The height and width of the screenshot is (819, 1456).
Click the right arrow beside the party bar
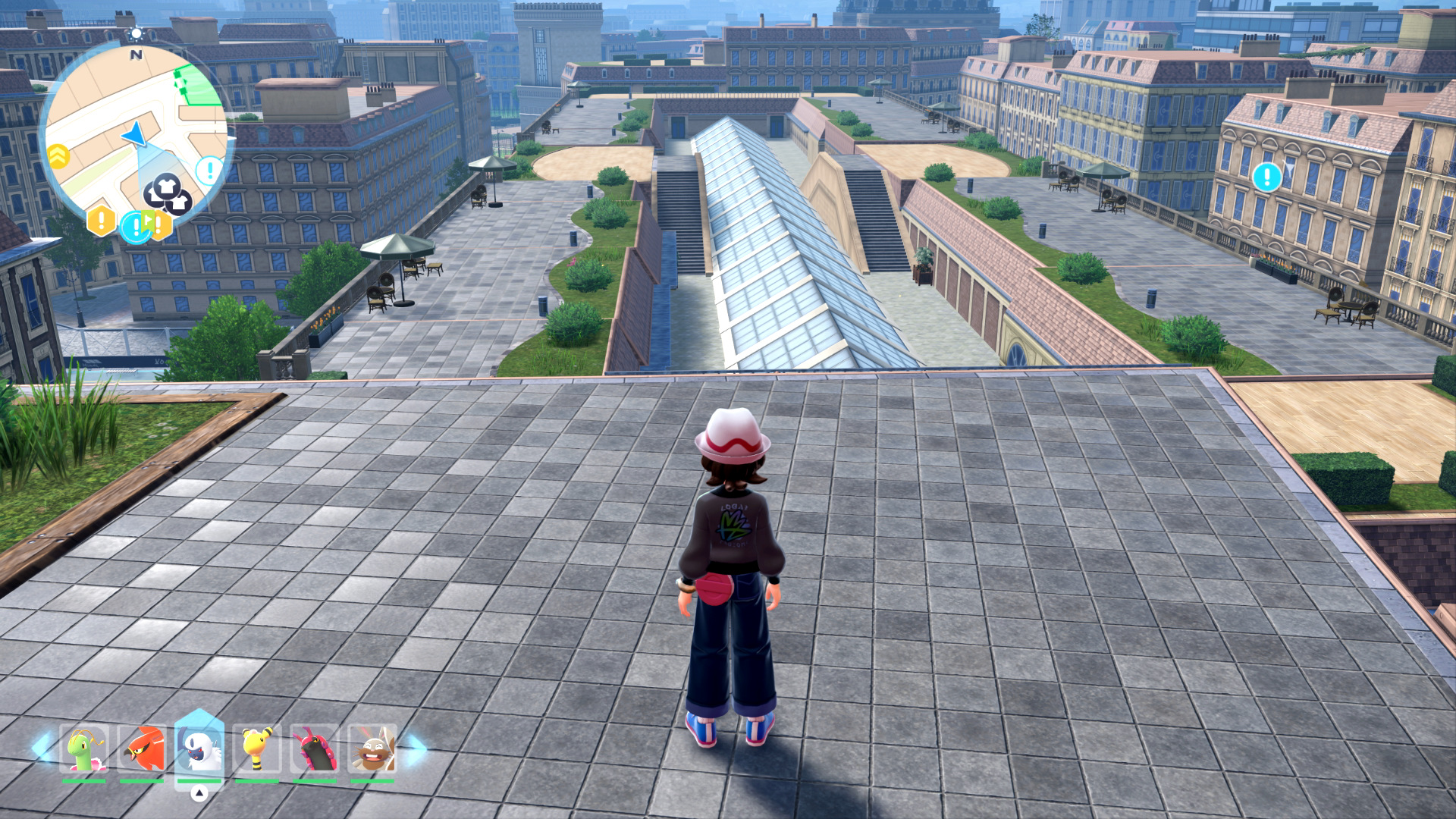tap(416, 748)
